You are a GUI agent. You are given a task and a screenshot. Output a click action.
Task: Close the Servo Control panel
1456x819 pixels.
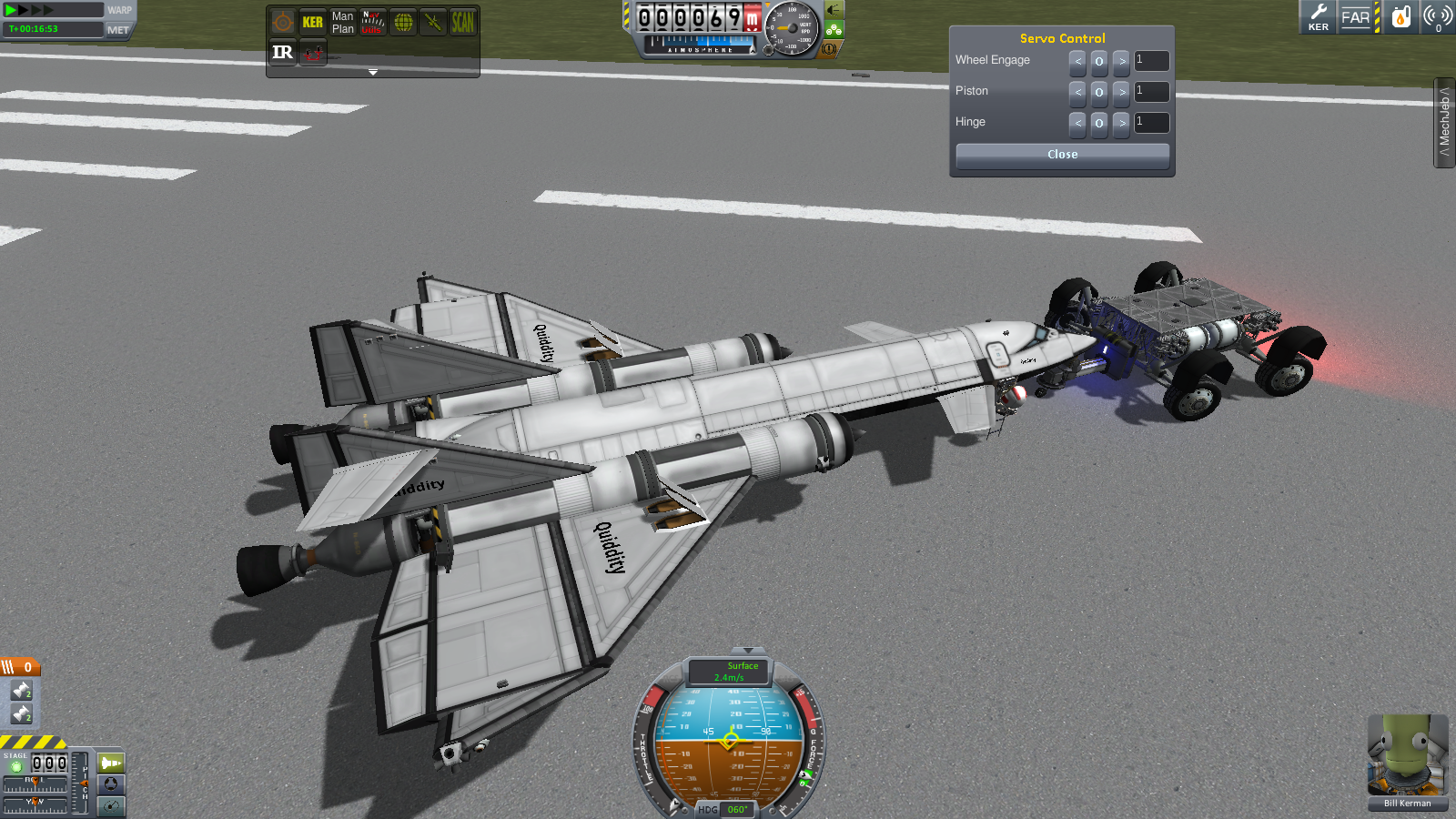coord(1062,155)
